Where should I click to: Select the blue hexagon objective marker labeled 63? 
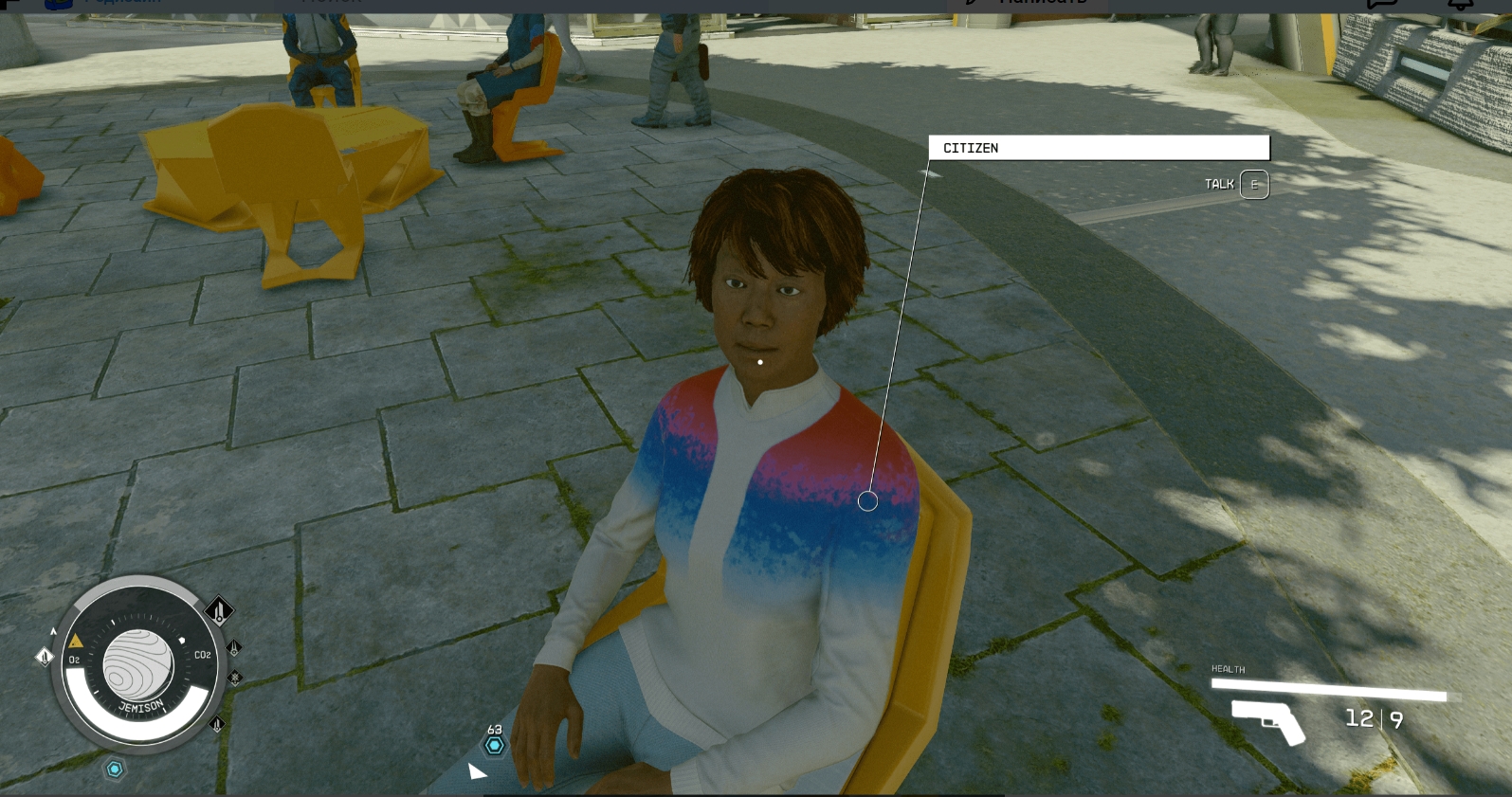click(494, 745)
